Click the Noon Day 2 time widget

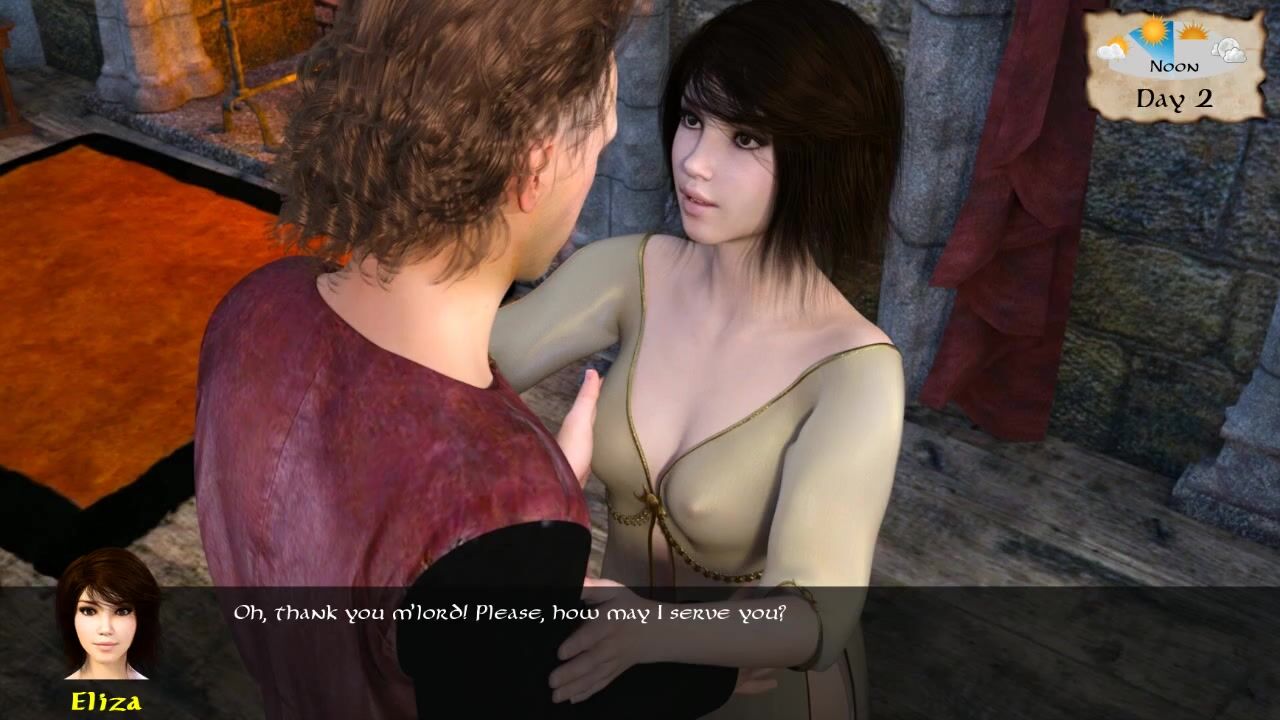[1175, 66]
